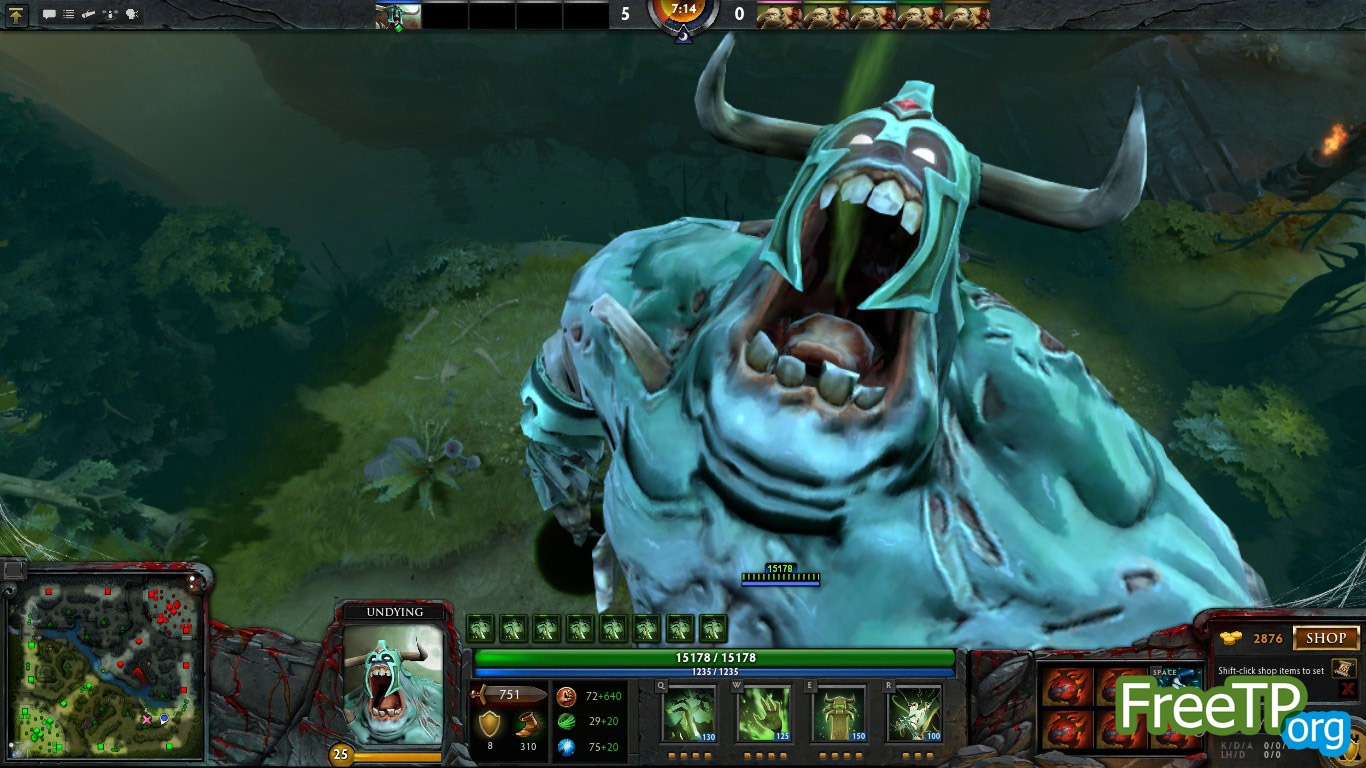Select the Undying portrait in the top team bar
1366x768 pixels.
click(397, 15)
